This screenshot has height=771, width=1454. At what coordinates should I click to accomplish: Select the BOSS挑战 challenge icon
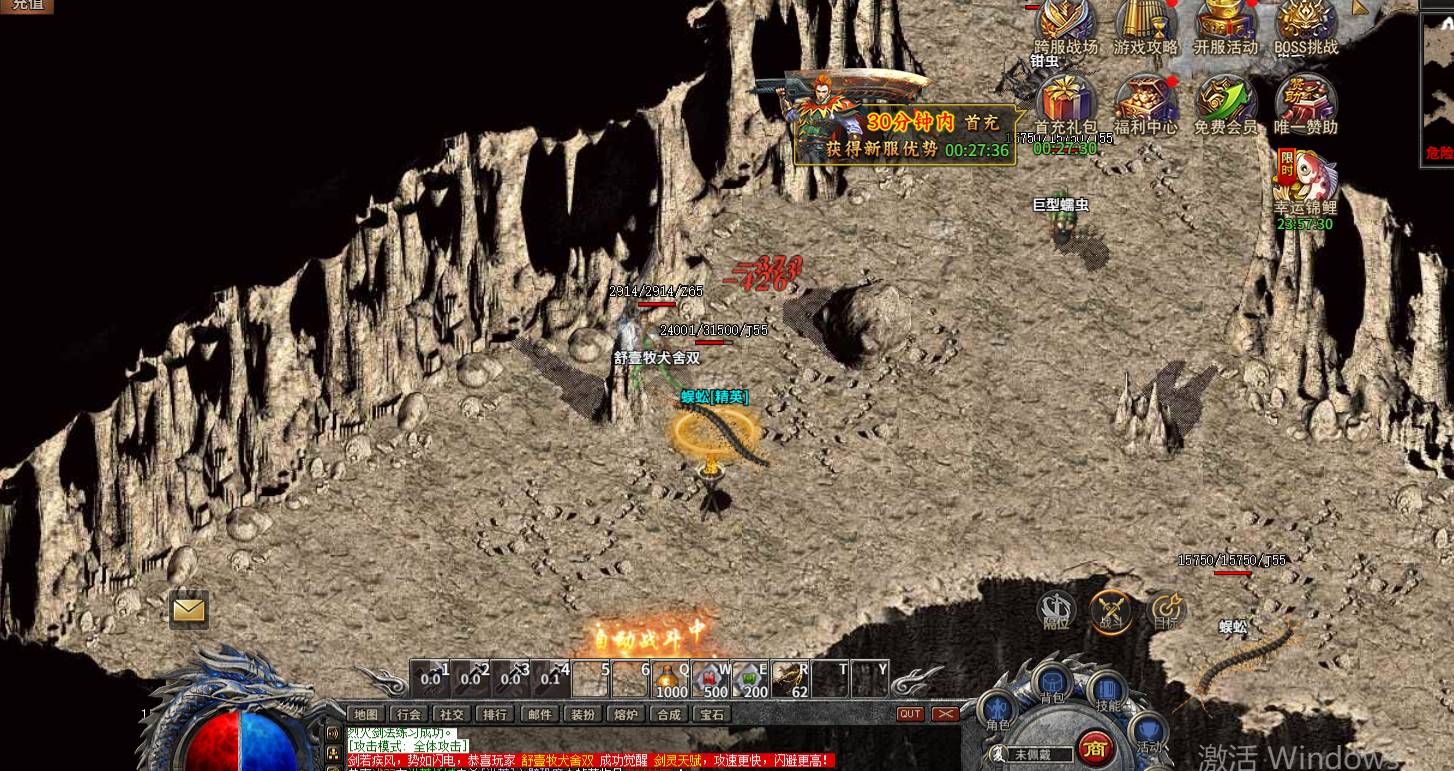(1306, 24)
